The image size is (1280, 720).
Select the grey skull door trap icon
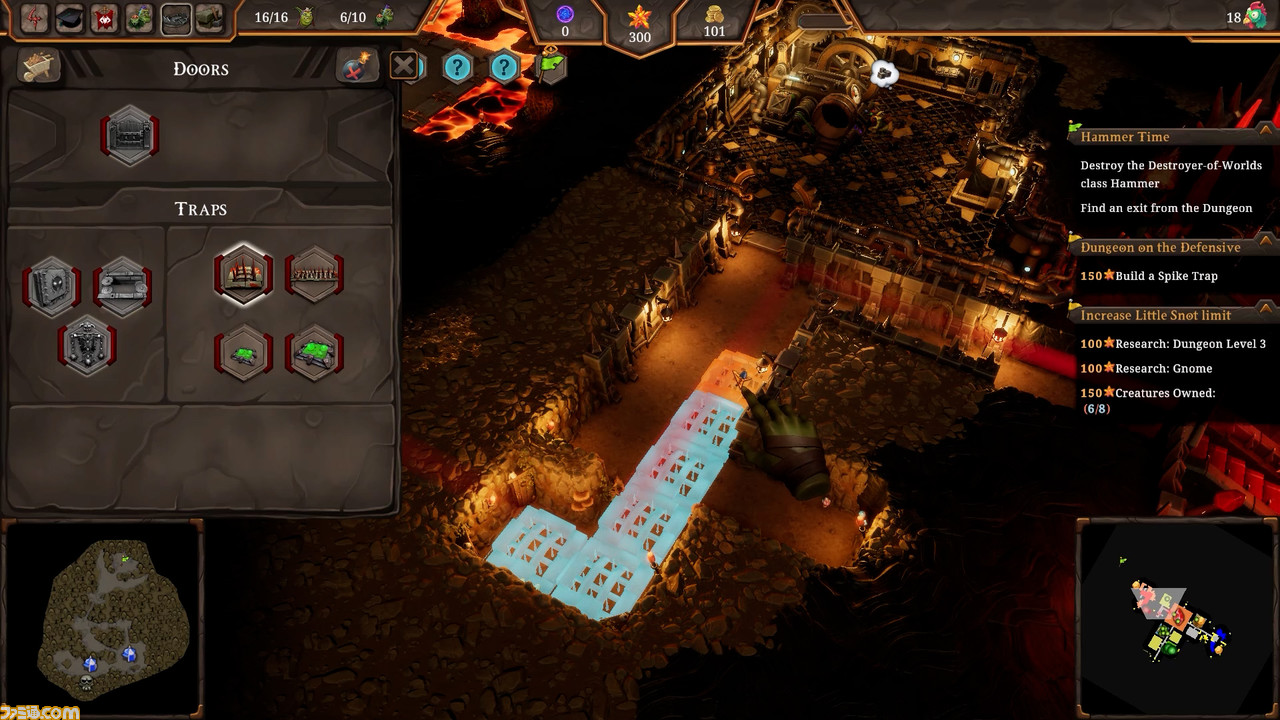click(x=52, y=286)
